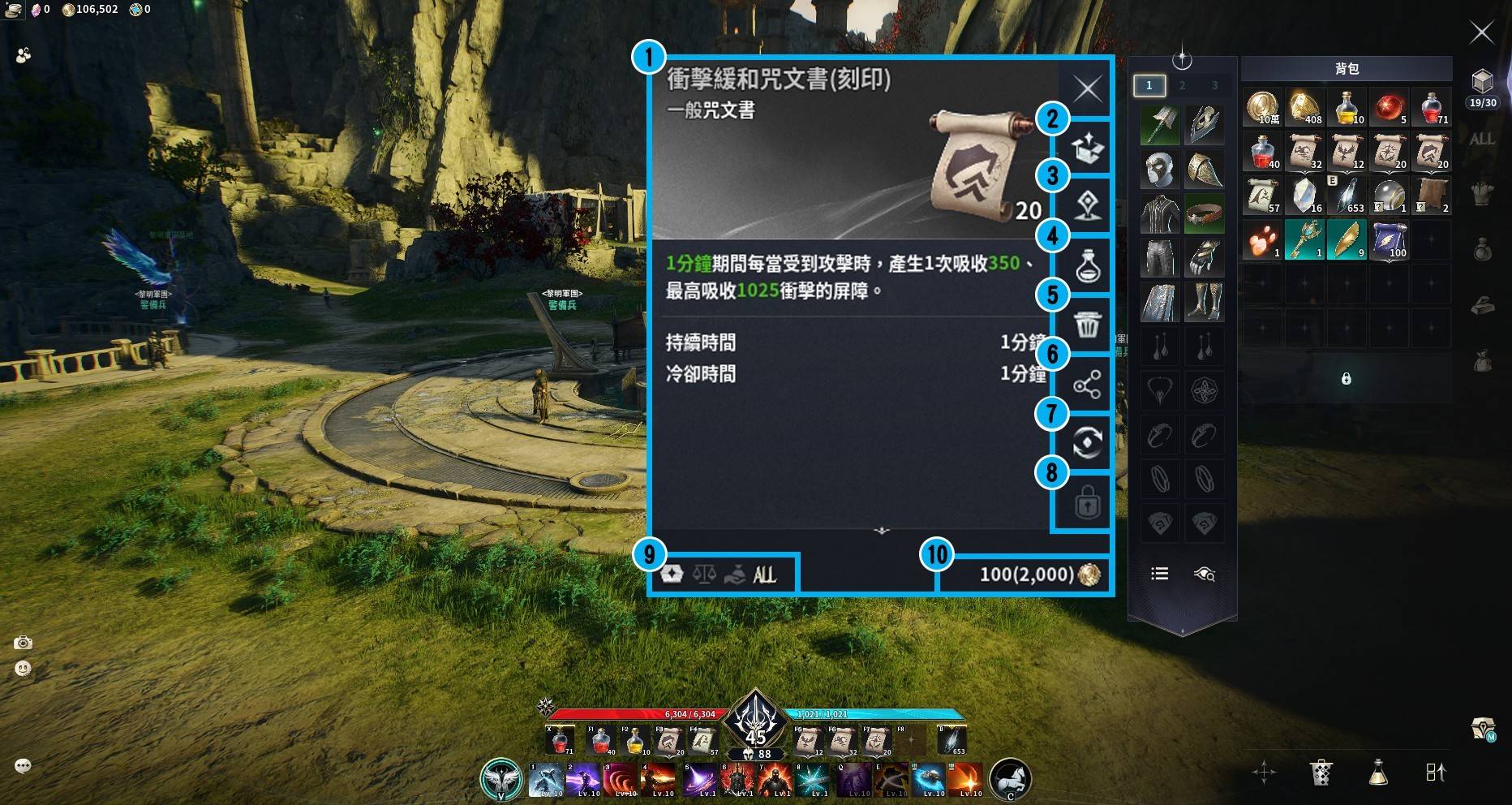The width and height of the screenshot is (1512, 805).
Task: Click the map-pin location button in item panel
Action: (1087, 206)
